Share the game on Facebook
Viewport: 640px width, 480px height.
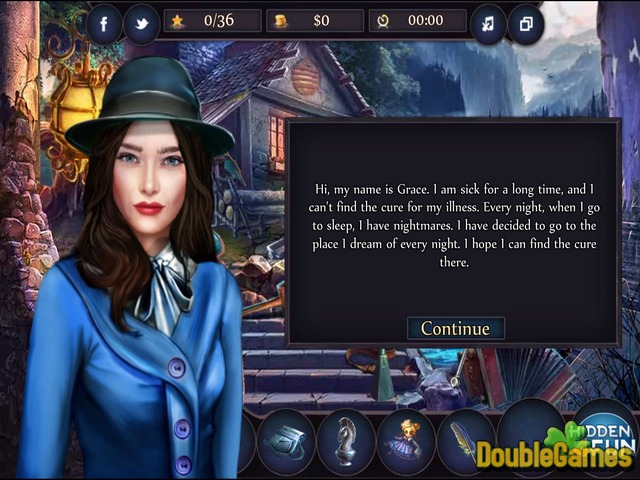coord(105,22)
